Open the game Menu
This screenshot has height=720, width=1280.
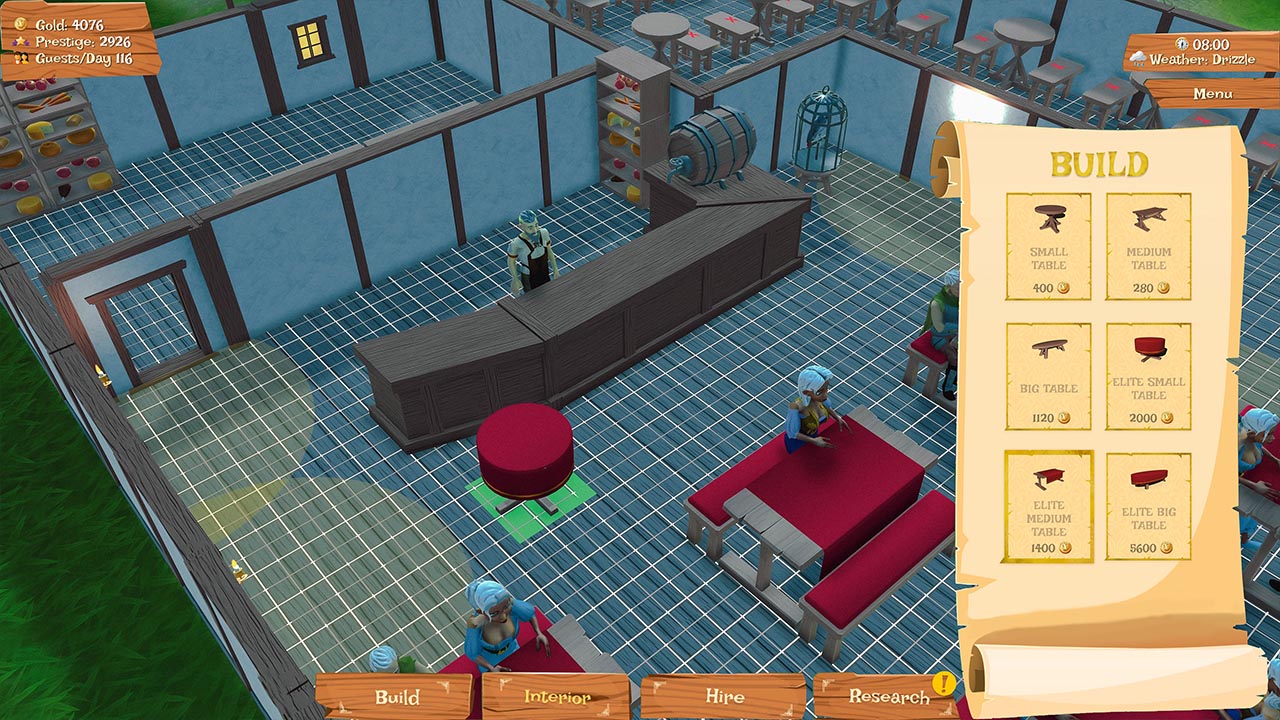tap(1214, 91)
